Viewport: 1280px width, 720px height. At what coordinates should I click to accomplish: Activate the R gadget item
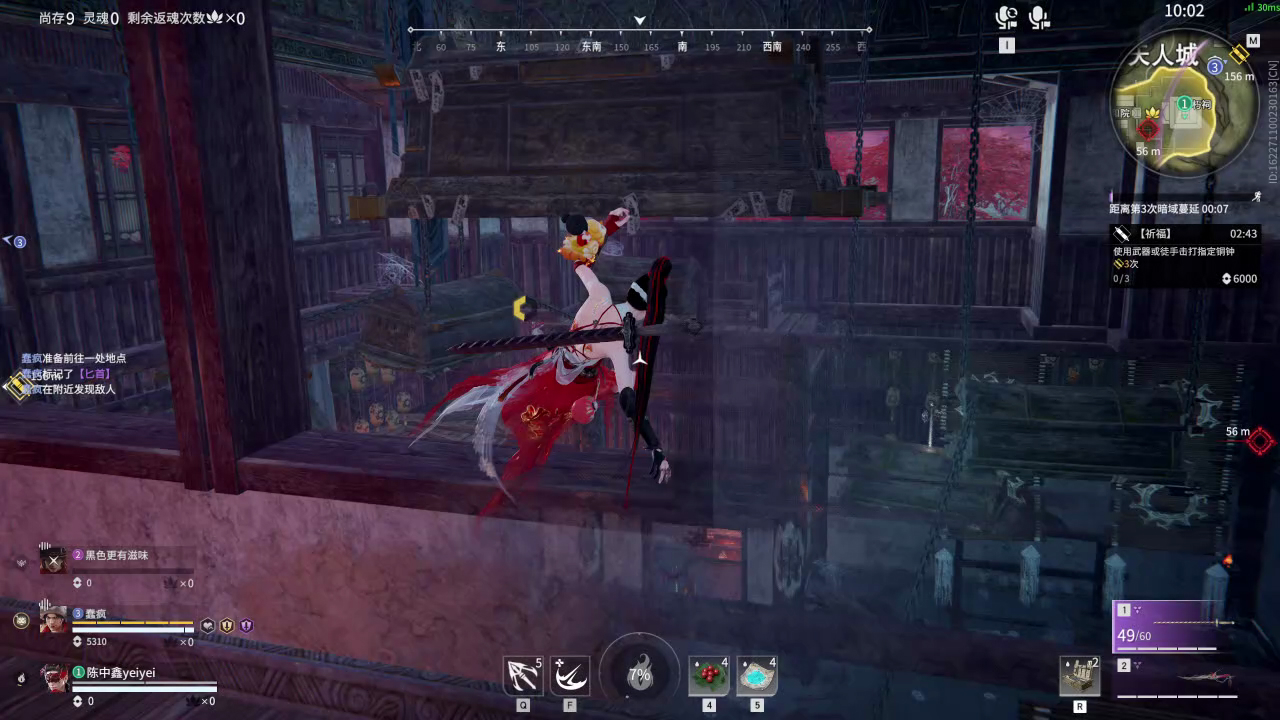click(1080, 676)
